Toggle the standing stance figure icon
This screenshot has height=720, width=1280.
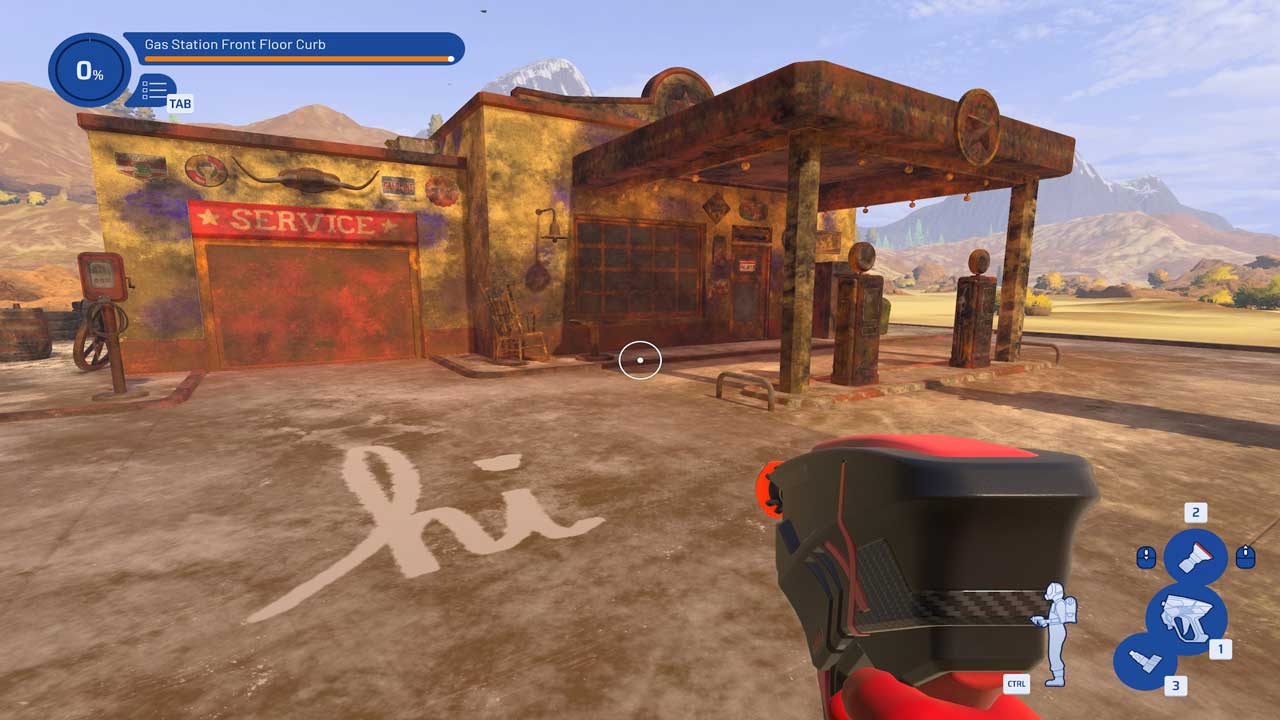coord(1054,634)
